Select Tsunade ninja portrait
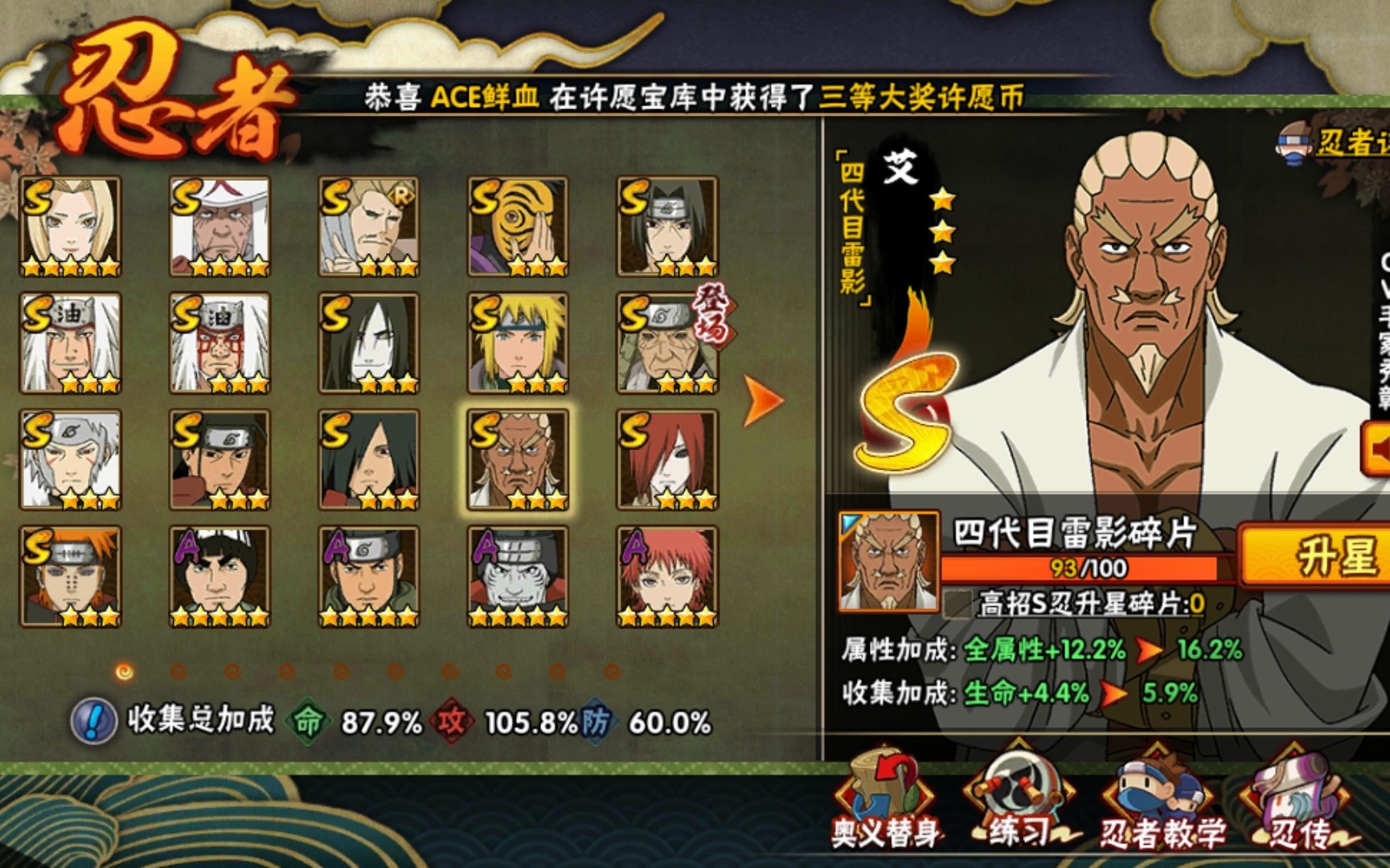Viewport: 1390px width, 868px height. 71,227
